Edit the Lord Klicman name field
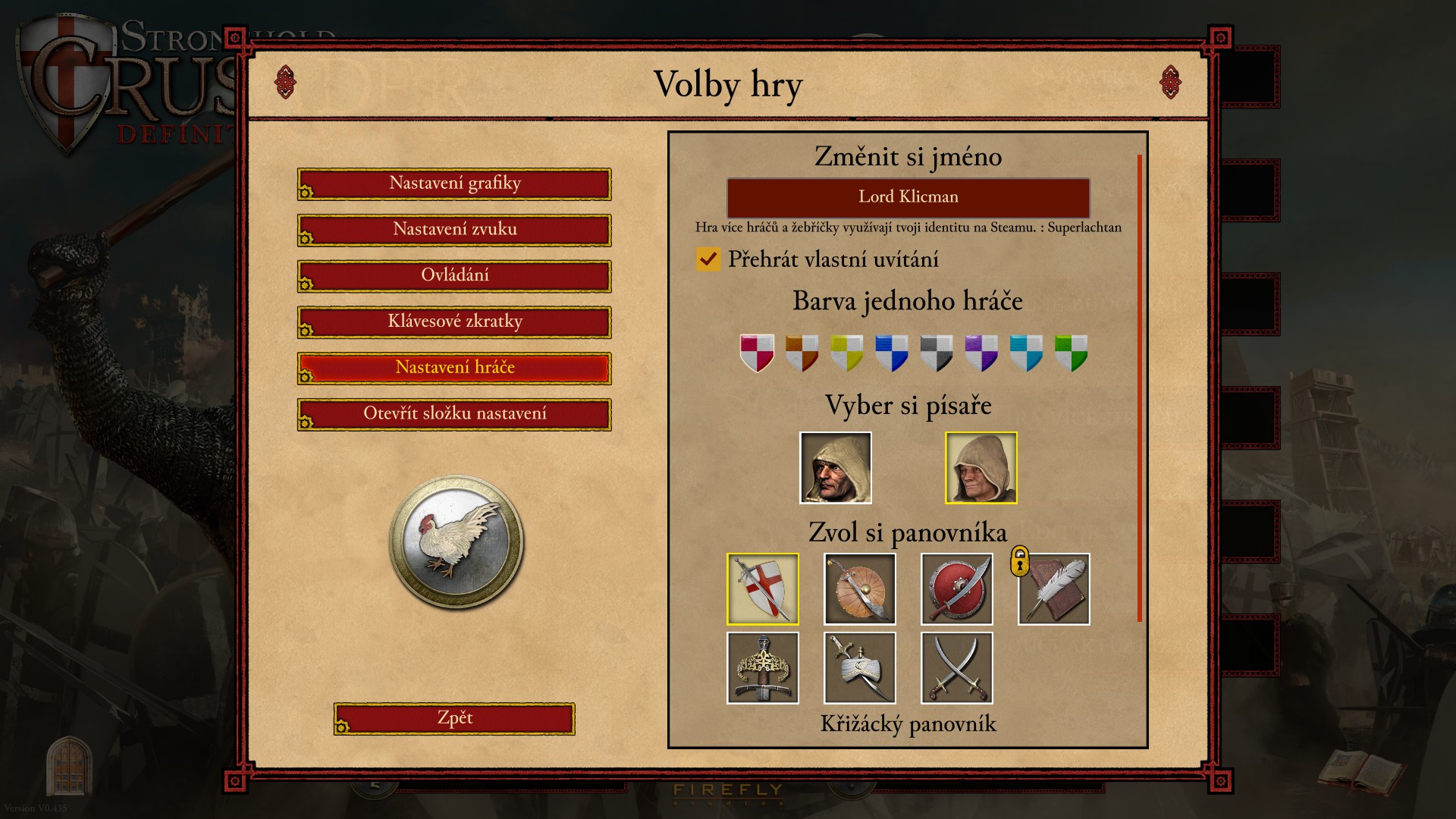Viewport: 1456px width, 819px height. (x=908, y=197)
